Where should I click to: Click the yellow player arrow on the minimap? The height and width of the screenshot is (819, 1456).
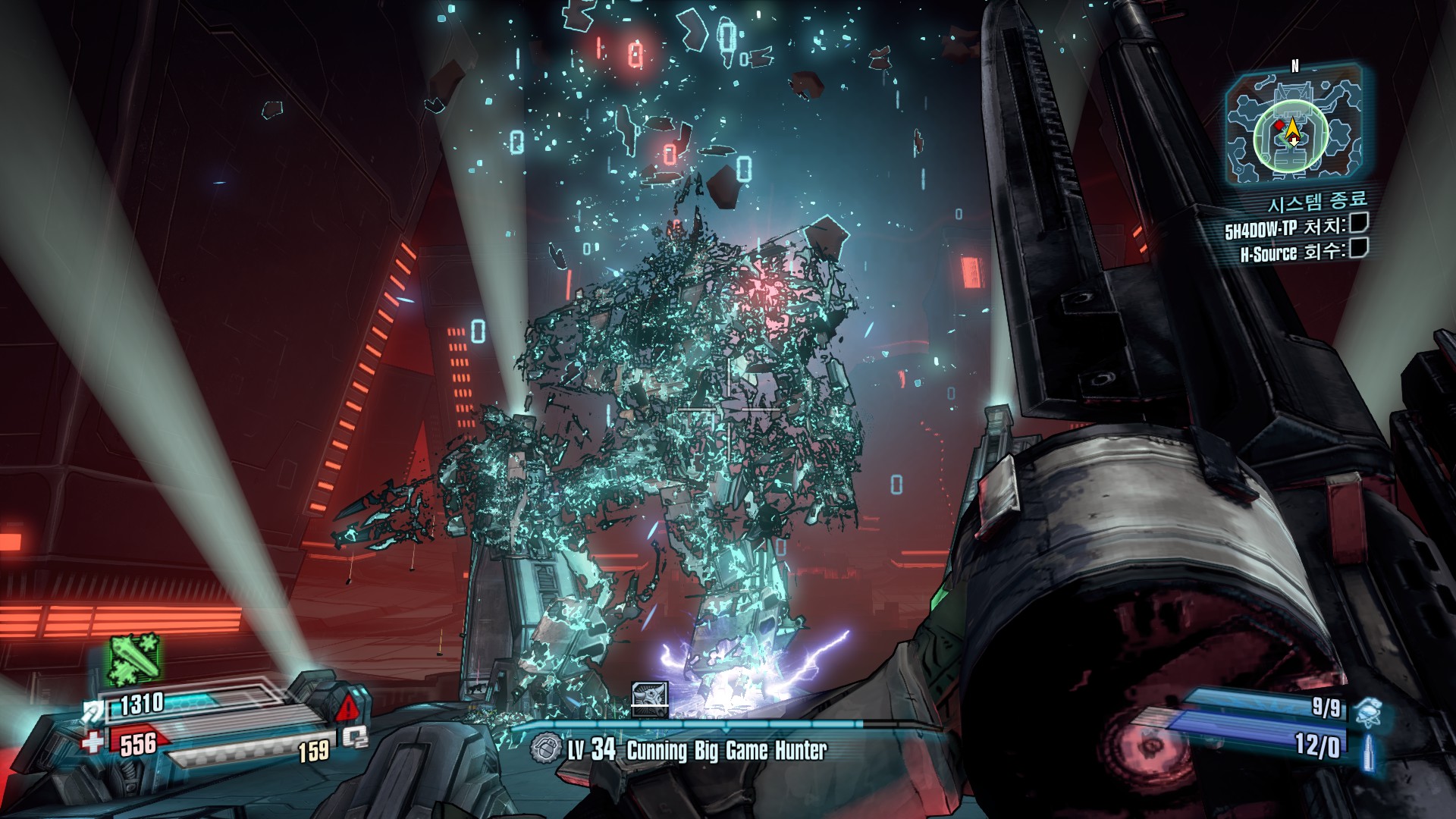(x=1293, y=134)
